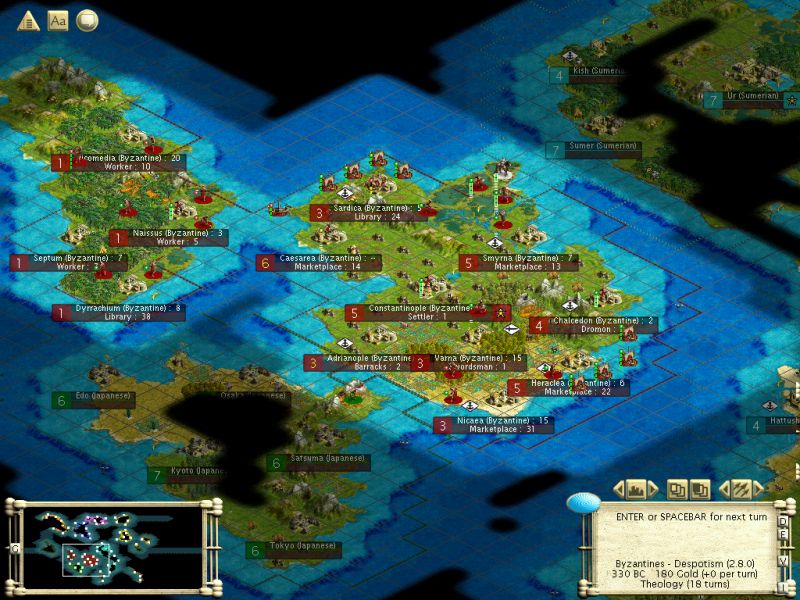The image size is (800, 600).
Task: Click the crossed arrows unit button
Action: coord(741,489)
